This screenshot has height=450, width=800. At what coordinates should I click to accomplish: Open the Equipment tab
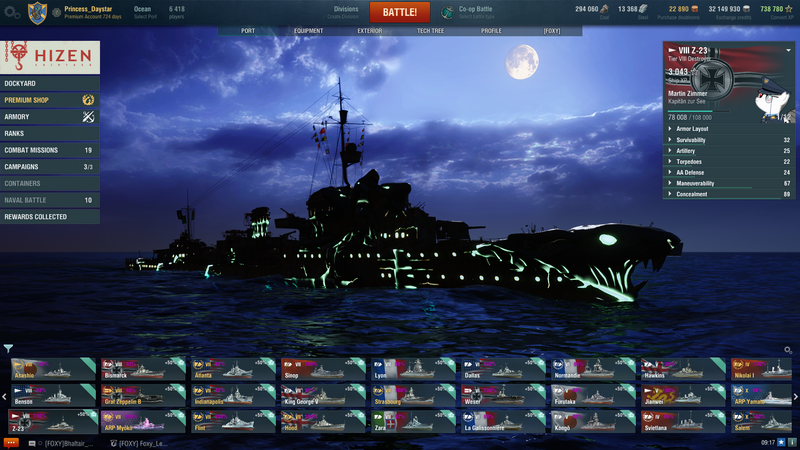[x=308, y=31]
